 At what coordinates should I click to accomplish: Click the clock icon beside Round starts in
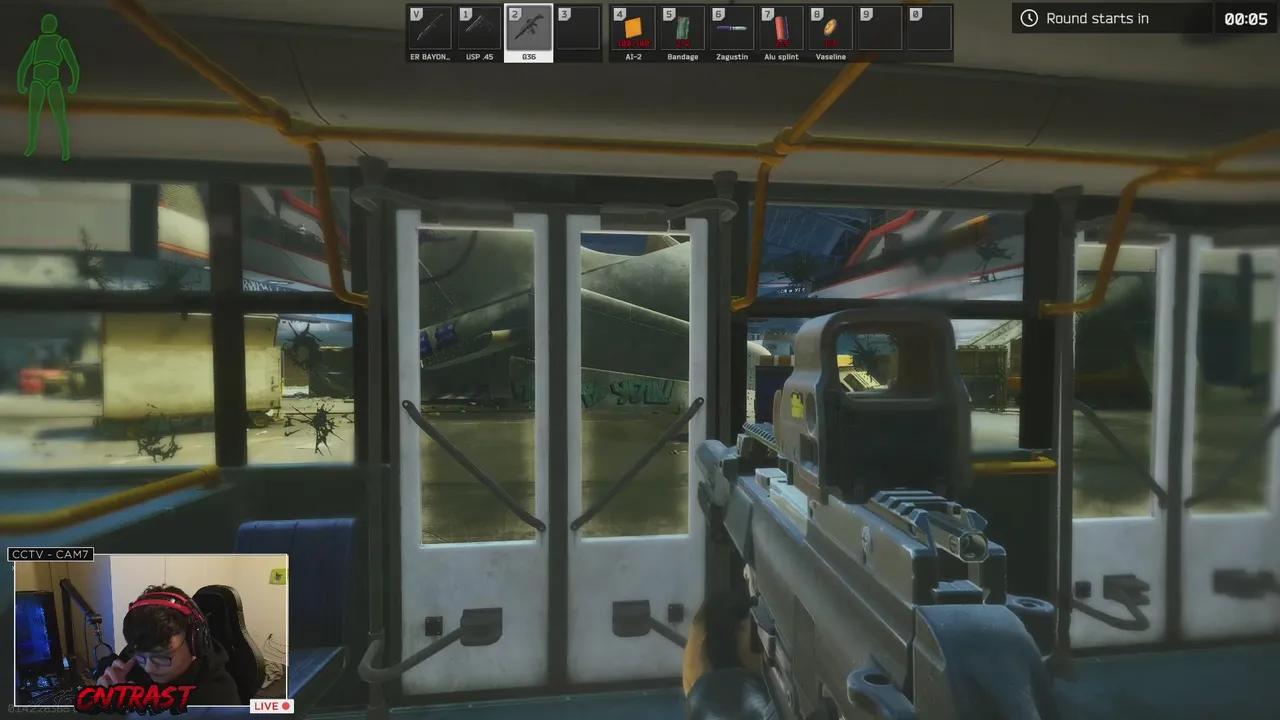coord(1027,18)
